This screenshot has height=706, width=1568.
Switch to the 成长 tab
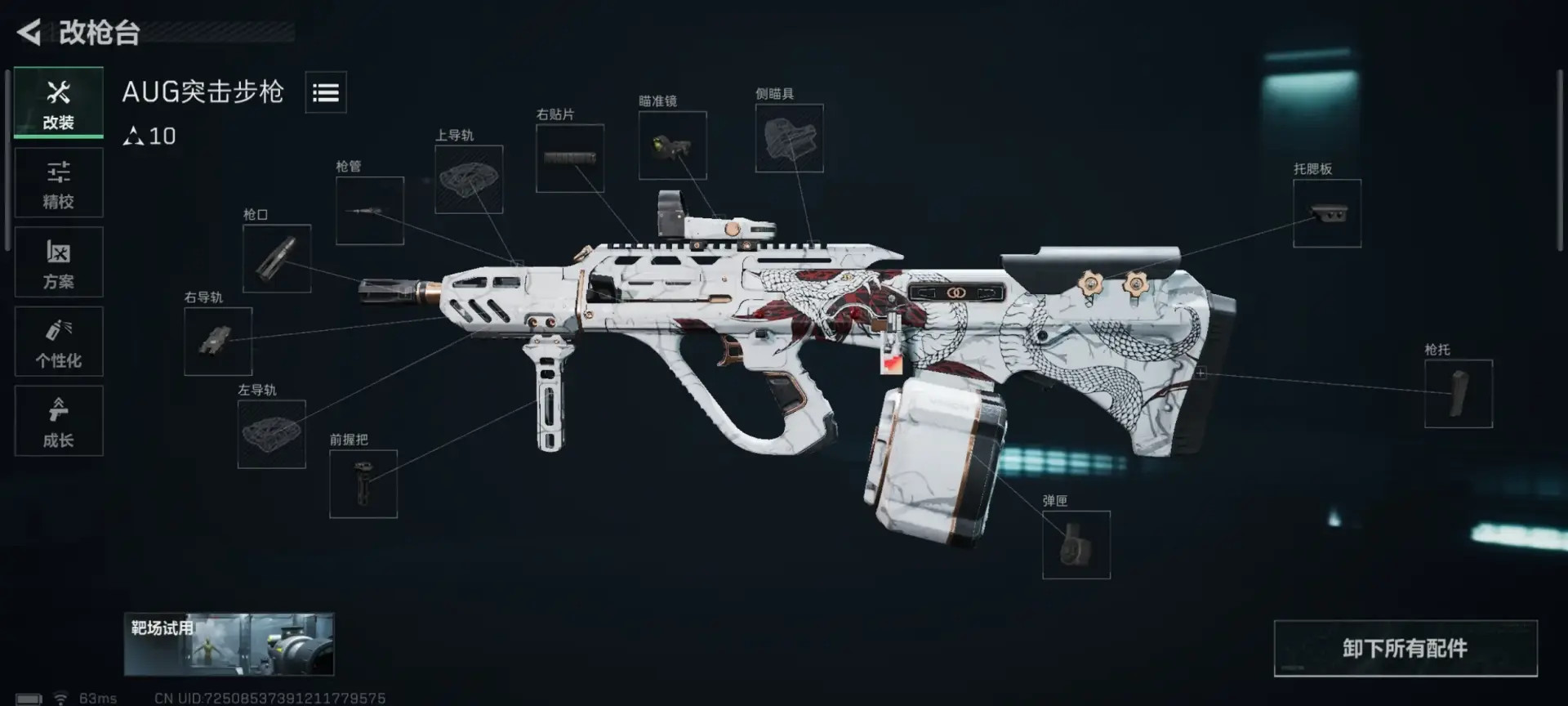click(x=59, y=421)
